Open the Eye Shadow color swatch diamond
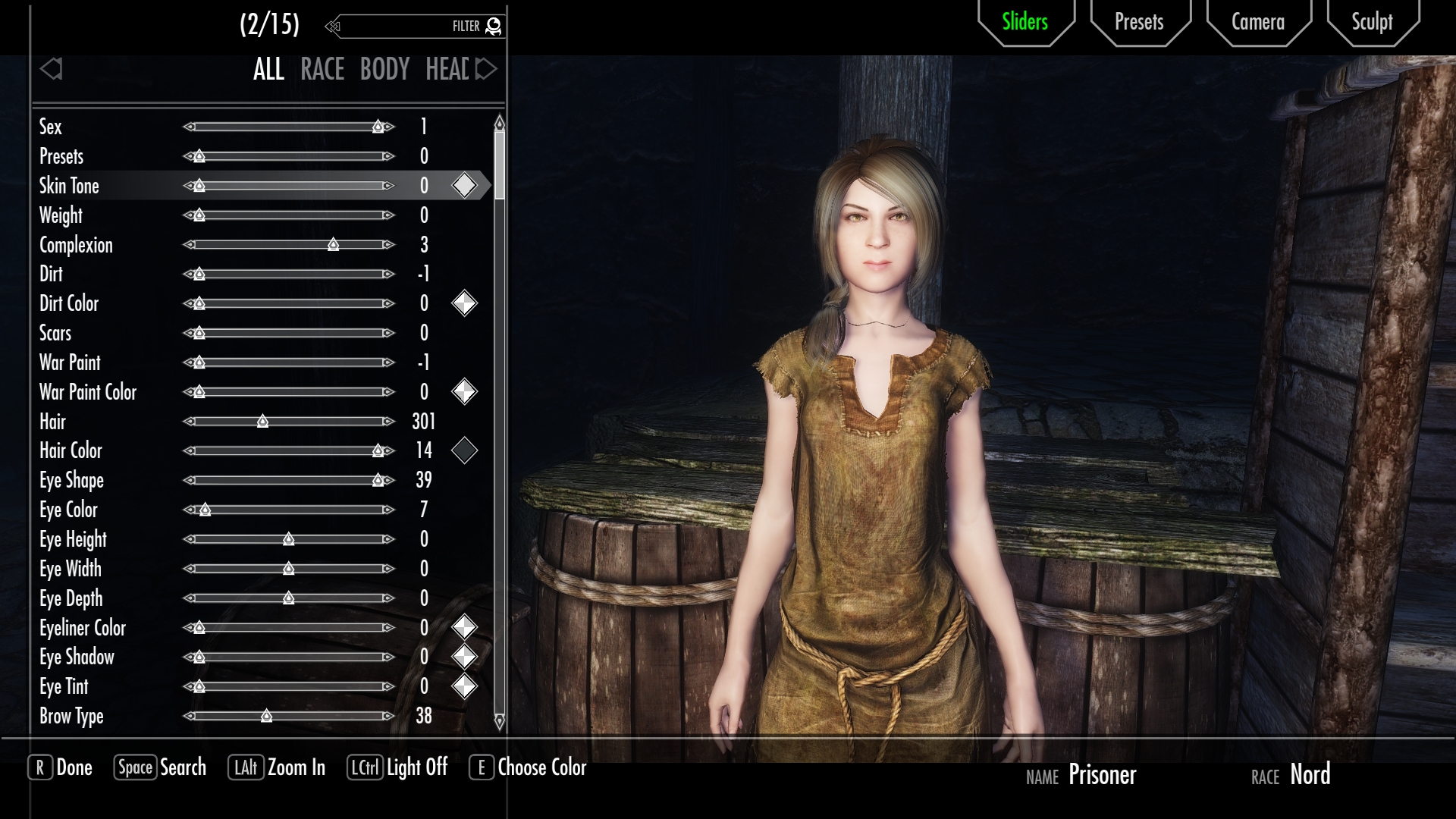This screenshot has width=1456, height=819. pos(465,657)
